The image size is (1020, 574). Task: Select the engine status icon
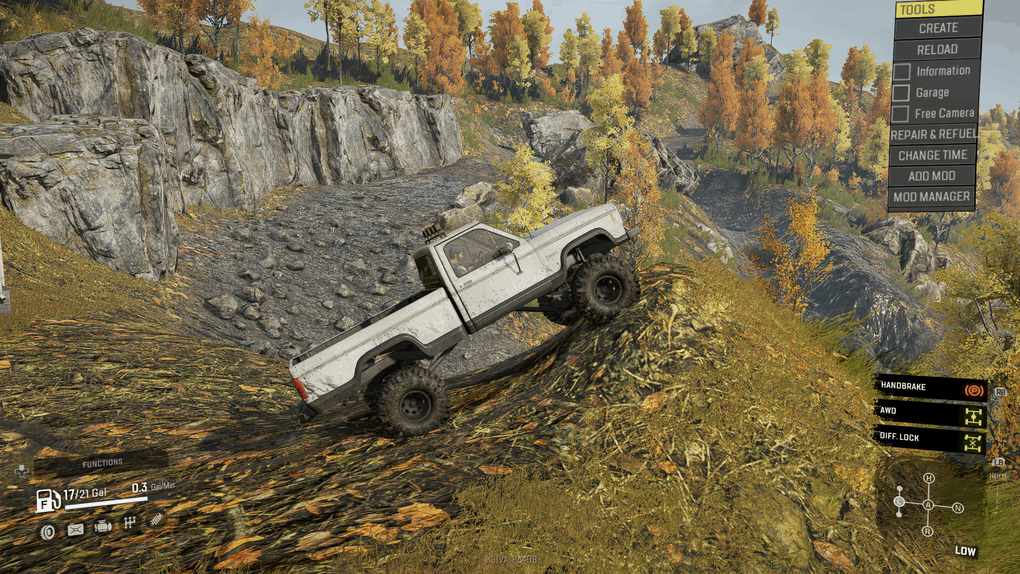tap(102, 526)
